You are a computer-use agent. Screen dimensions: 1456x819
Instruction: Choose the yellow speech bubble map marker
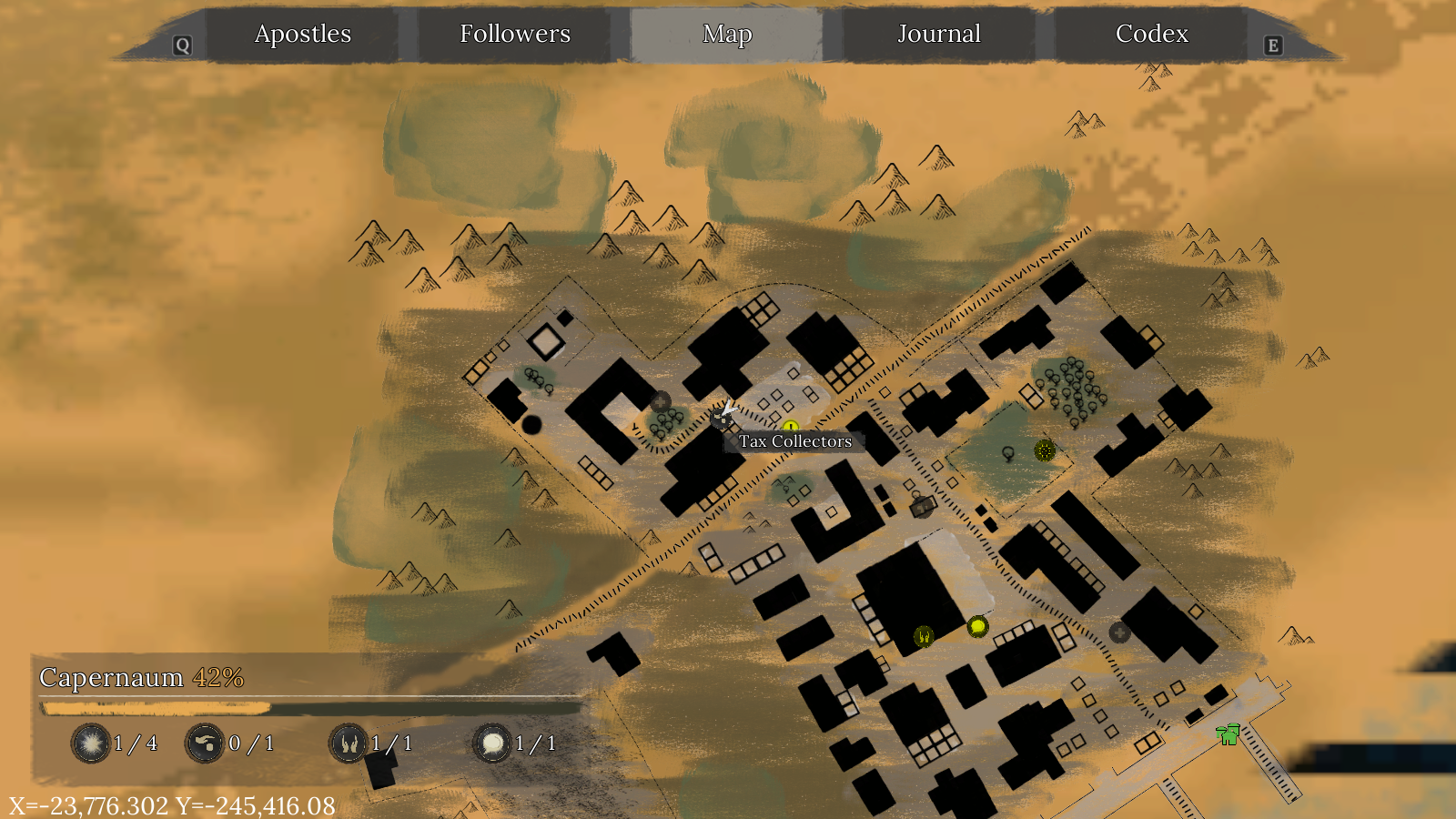point(977,626)
